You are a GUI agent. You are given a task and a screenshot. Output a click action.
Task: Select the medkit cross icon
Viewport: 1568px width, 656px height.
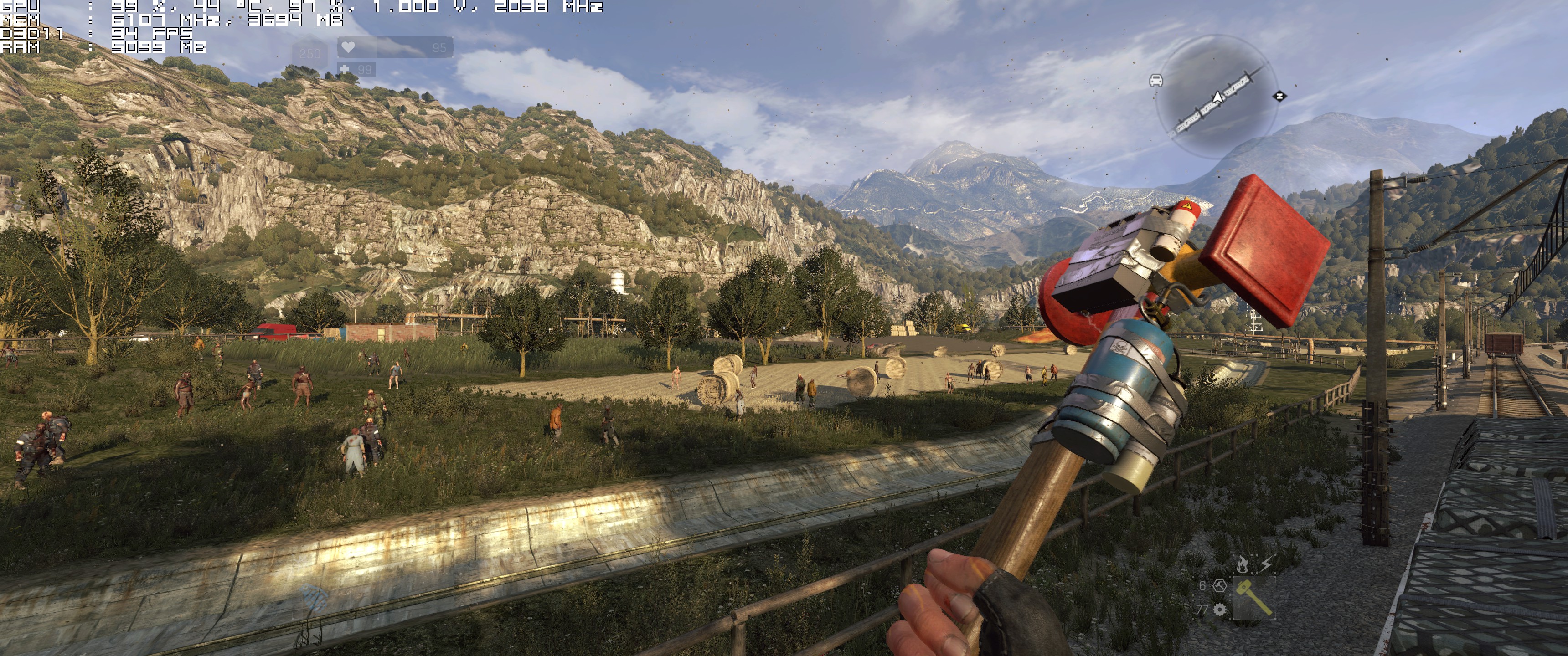click(x=345, y=69)
